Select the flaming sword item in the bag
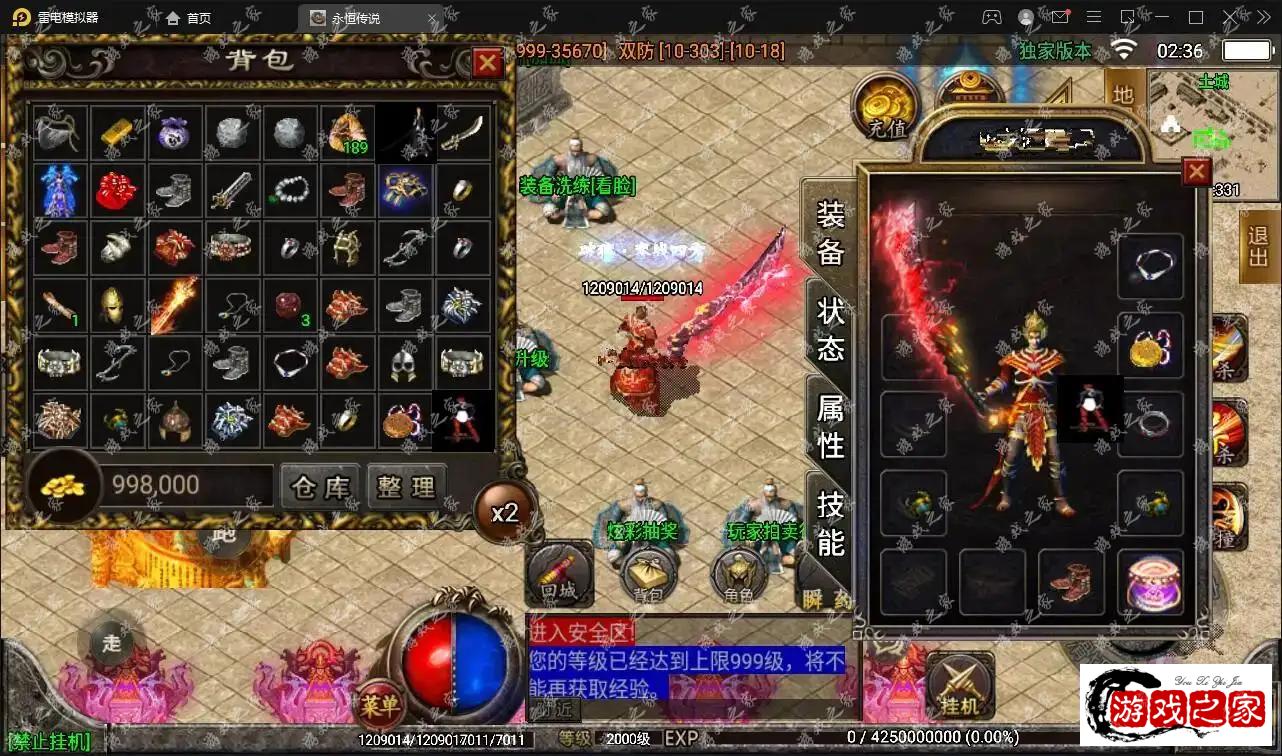 (x=175, y=306)
